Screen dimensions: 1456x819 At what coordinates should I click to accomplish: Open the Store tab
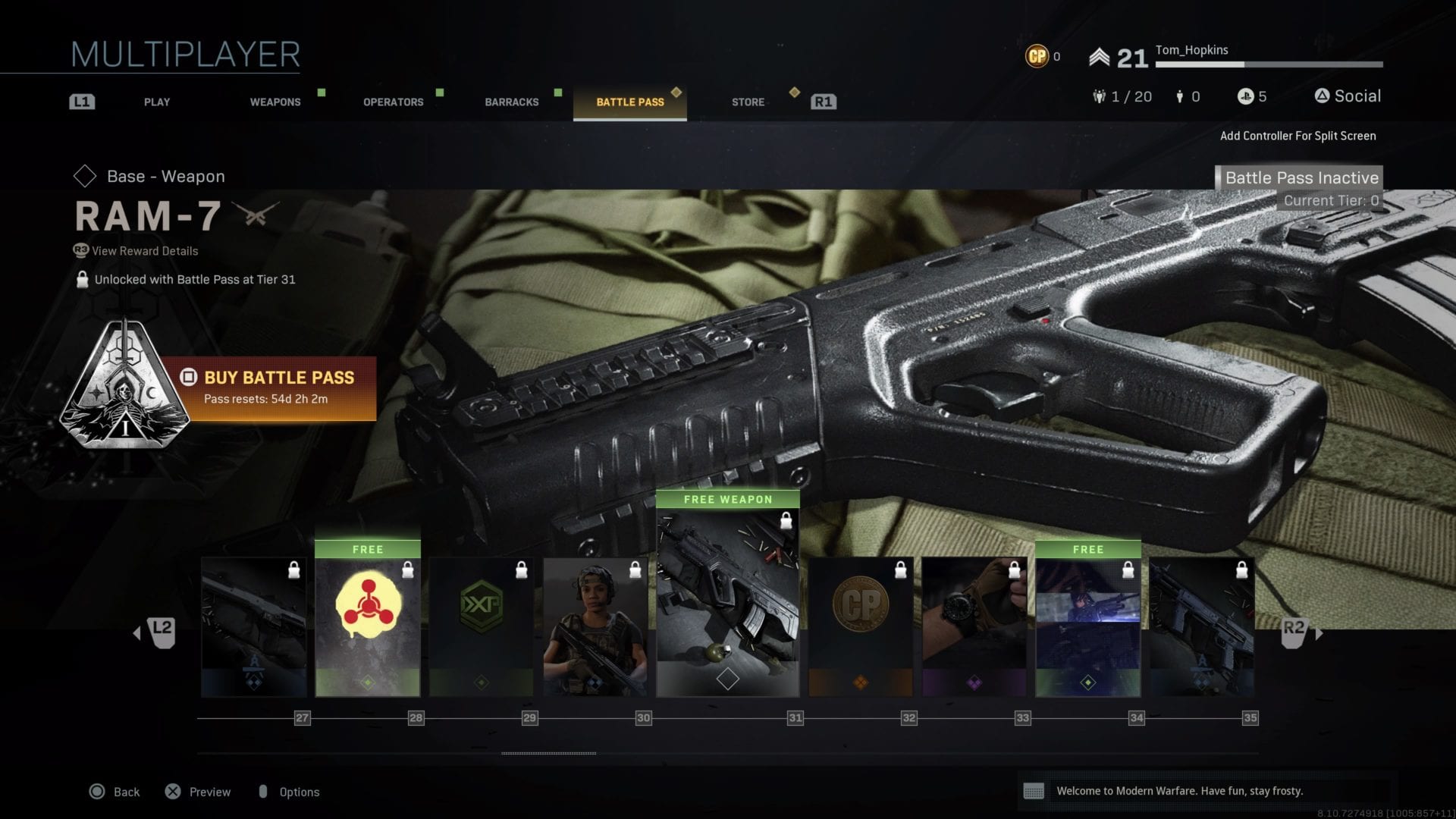coord(748,102)
